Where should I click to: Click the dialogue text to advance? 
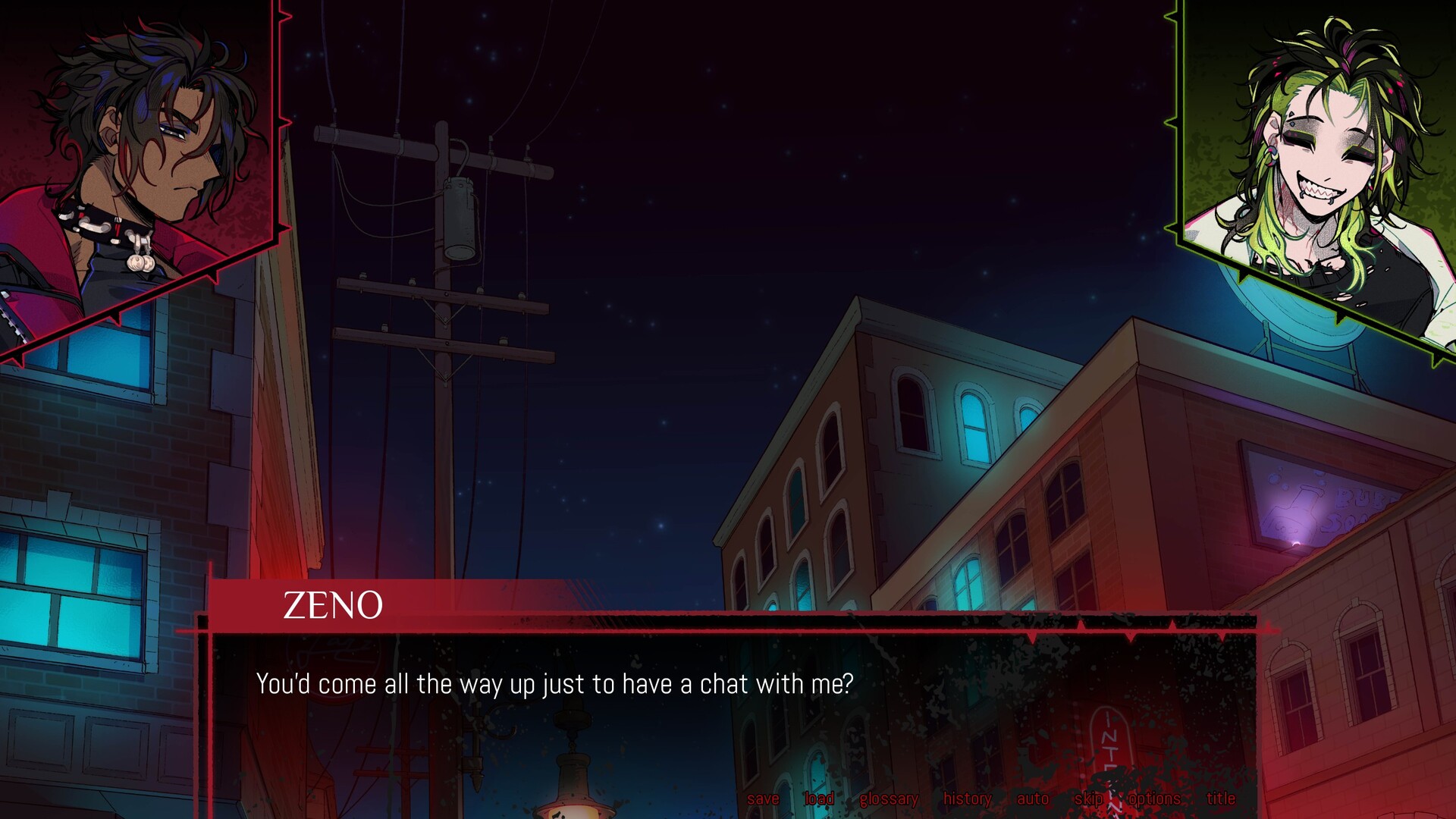tap(554, 685)
